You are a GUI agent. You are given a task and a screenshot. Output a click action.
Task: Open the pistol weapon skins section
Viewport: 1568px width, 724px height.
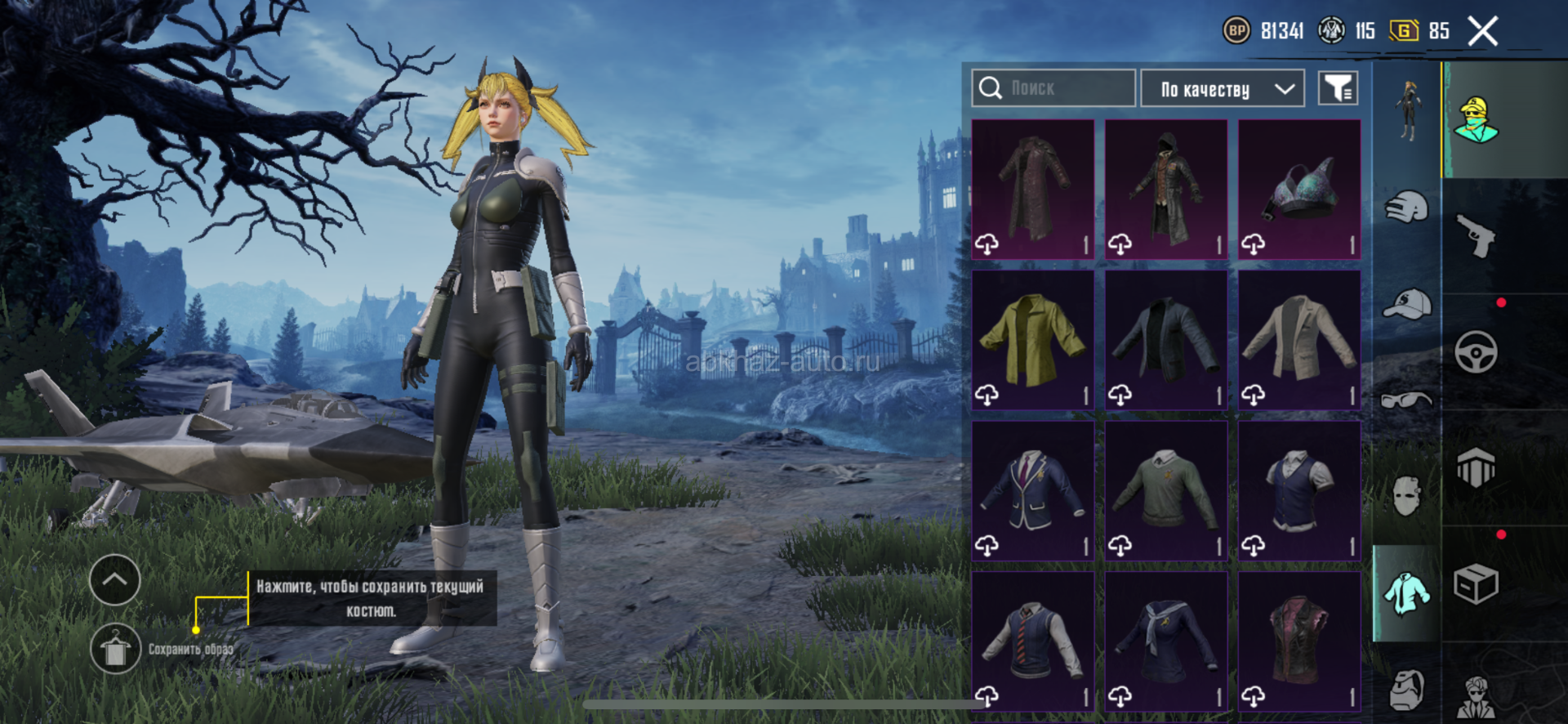coord(1477,235)
